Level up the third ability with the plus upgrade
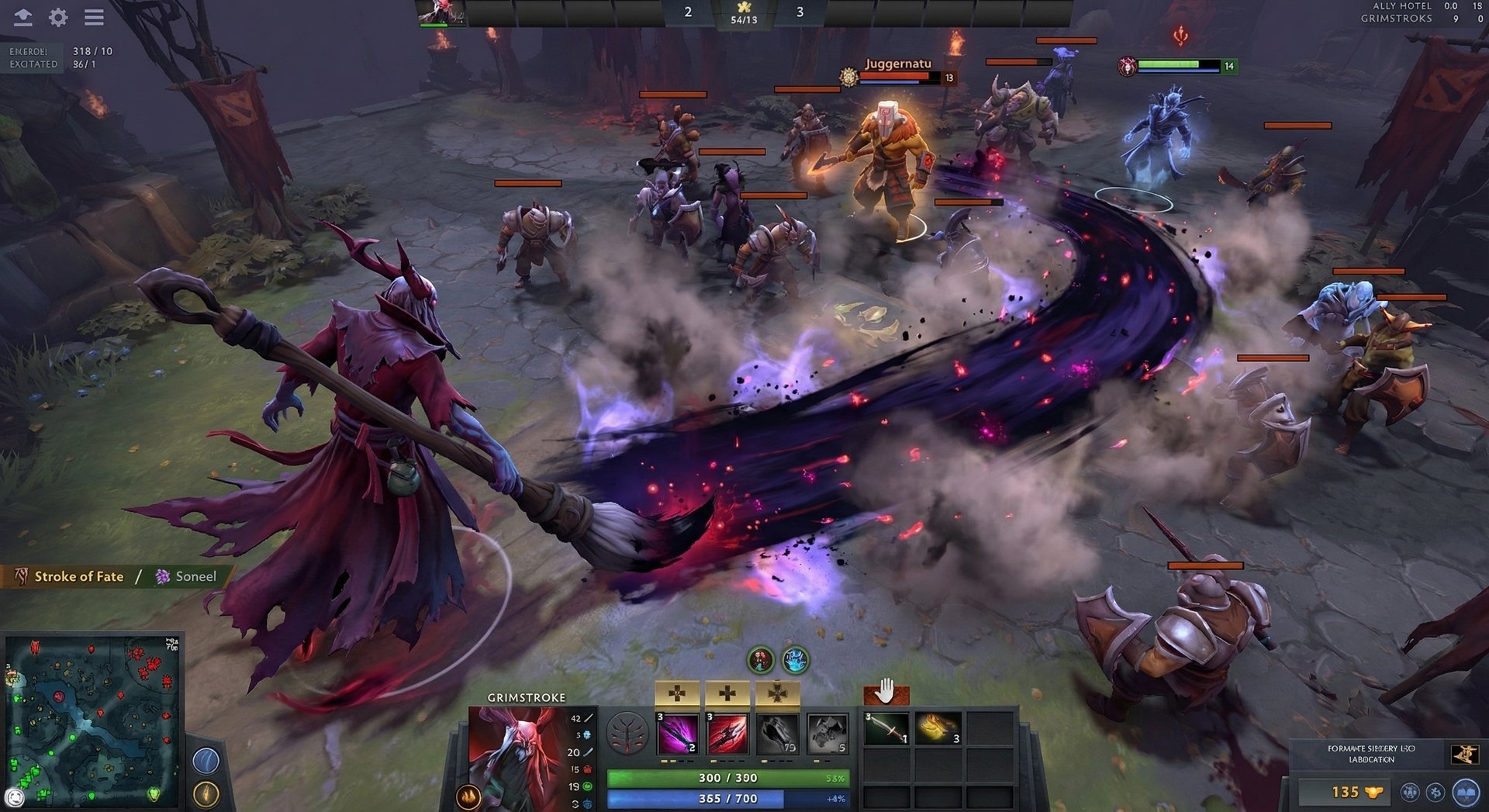The width and height of the screenshot is (1489, 812). [777, 692]
